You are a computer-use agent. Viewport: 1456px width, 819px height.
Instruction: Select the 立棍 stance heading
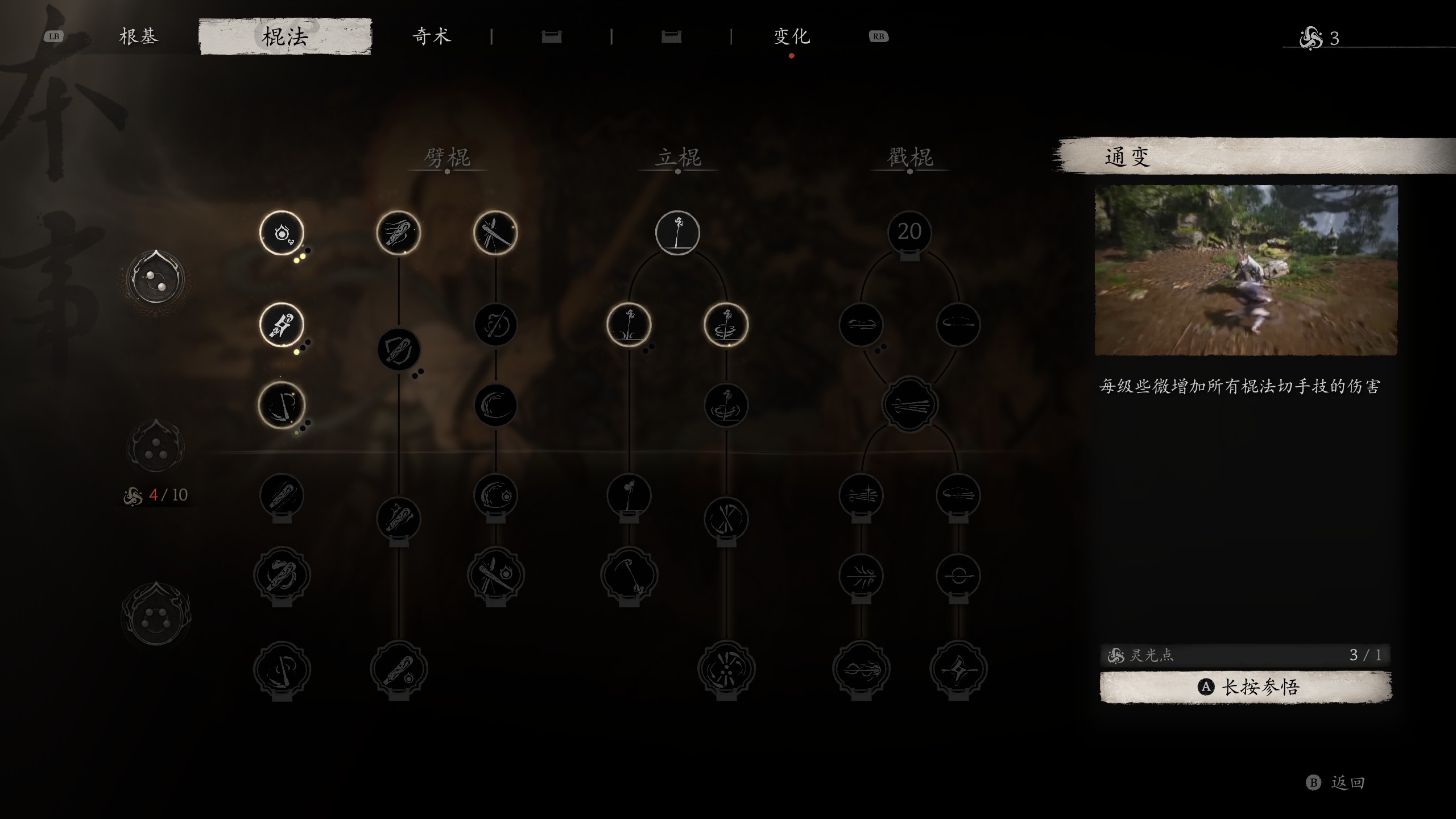(677, 158)
